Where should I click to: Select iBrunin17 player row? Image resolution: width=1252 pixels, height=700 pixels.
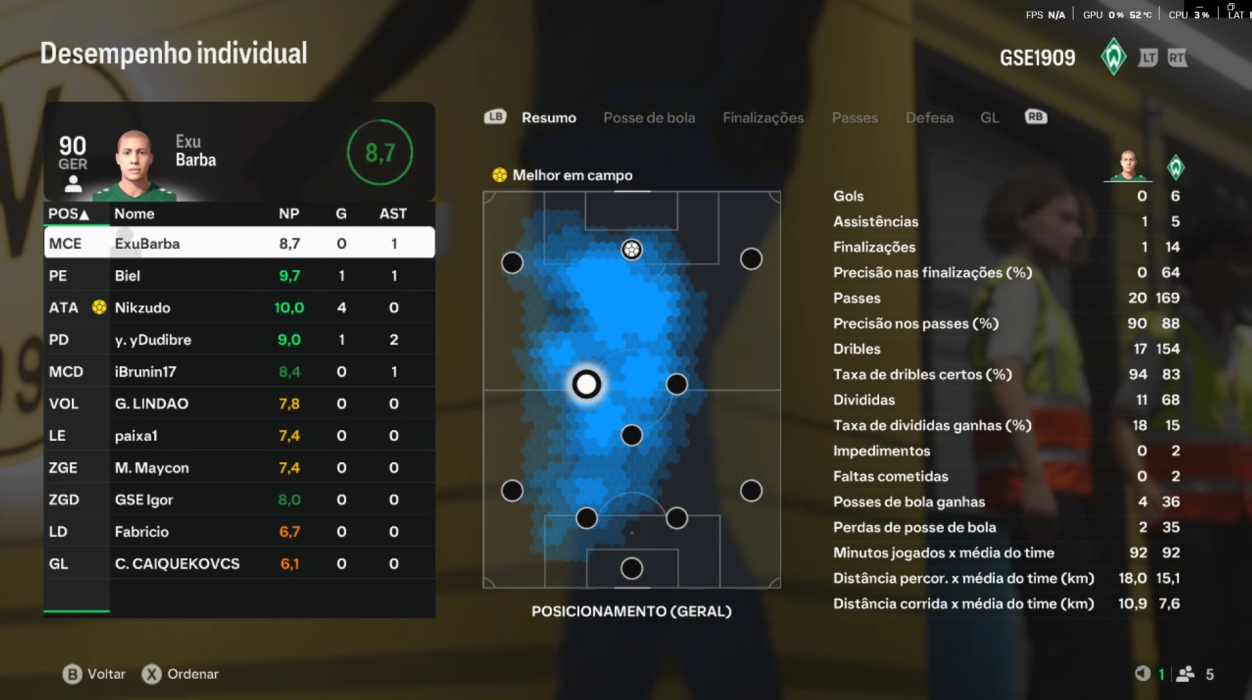coord(239,371)
